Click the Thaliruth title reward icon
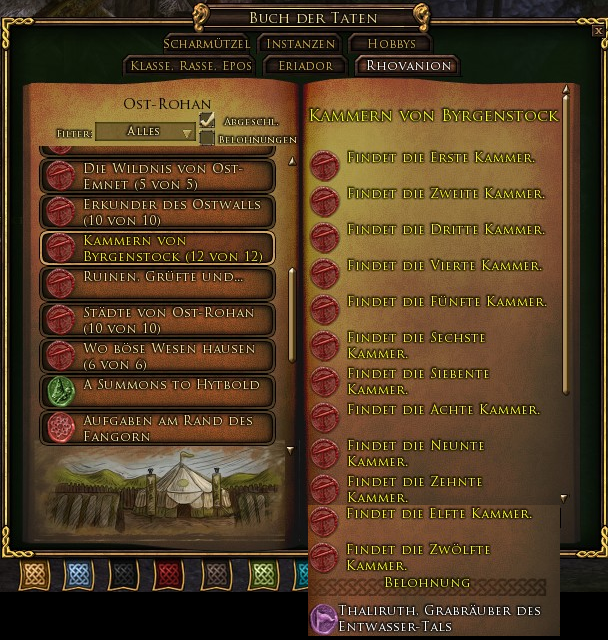 click(x=323, y=618)
